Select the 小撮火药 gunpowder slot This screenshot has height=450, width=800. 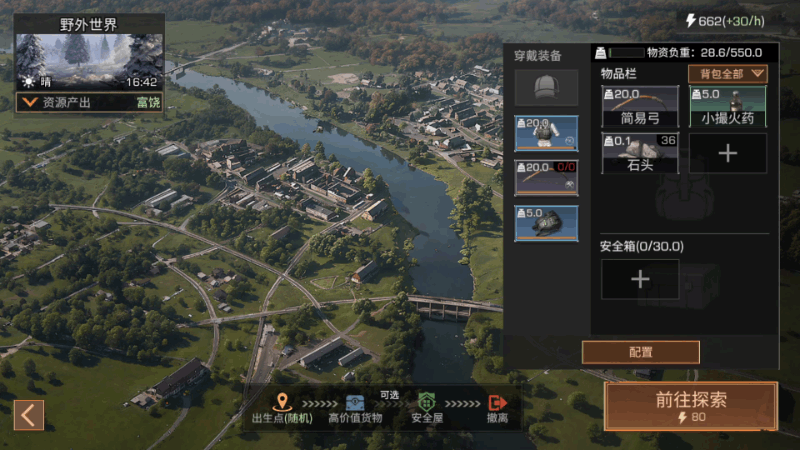[727, 106]
